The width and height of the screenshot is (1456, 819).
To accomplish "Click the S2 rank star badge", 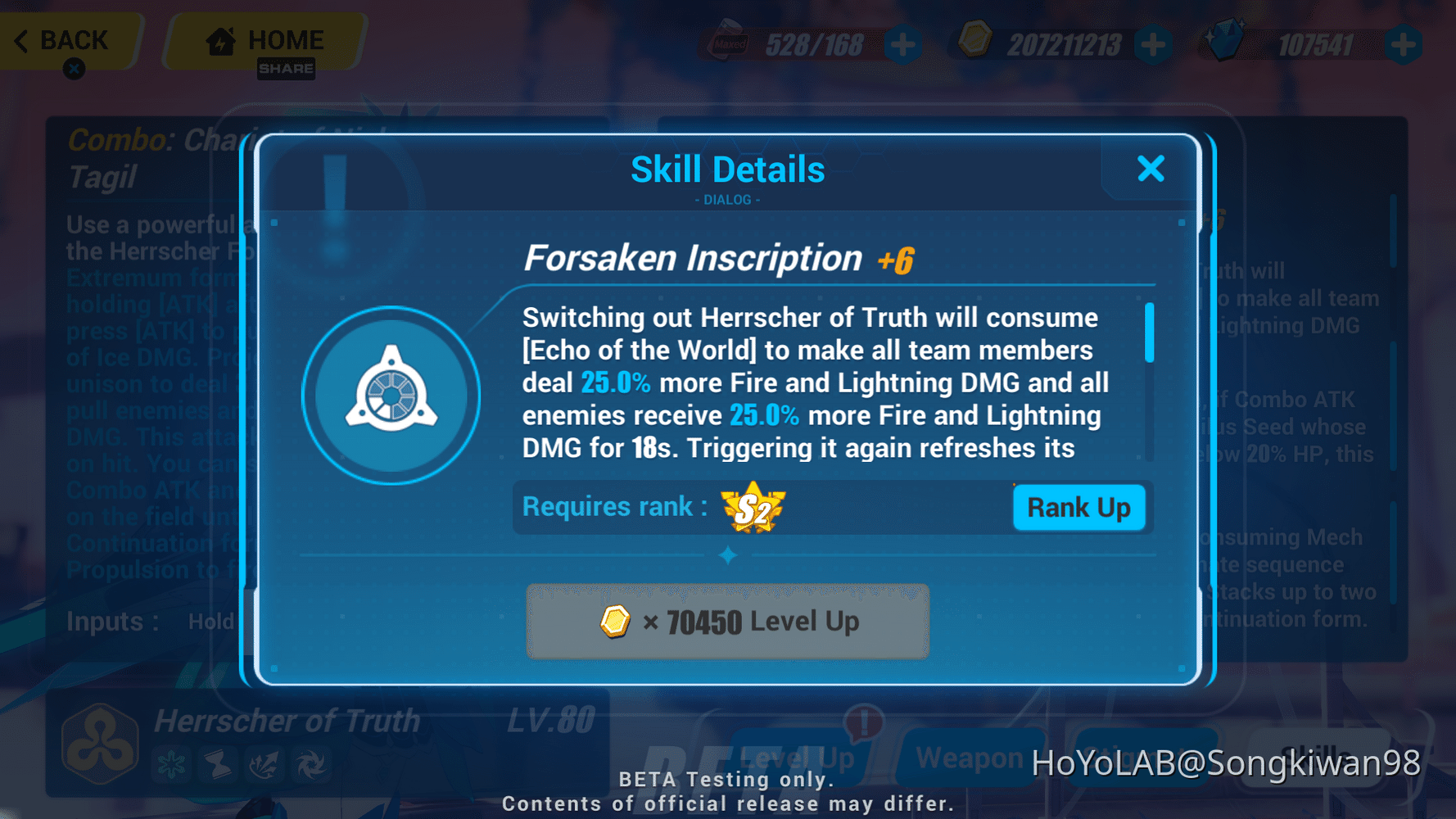I will (754, 508).
